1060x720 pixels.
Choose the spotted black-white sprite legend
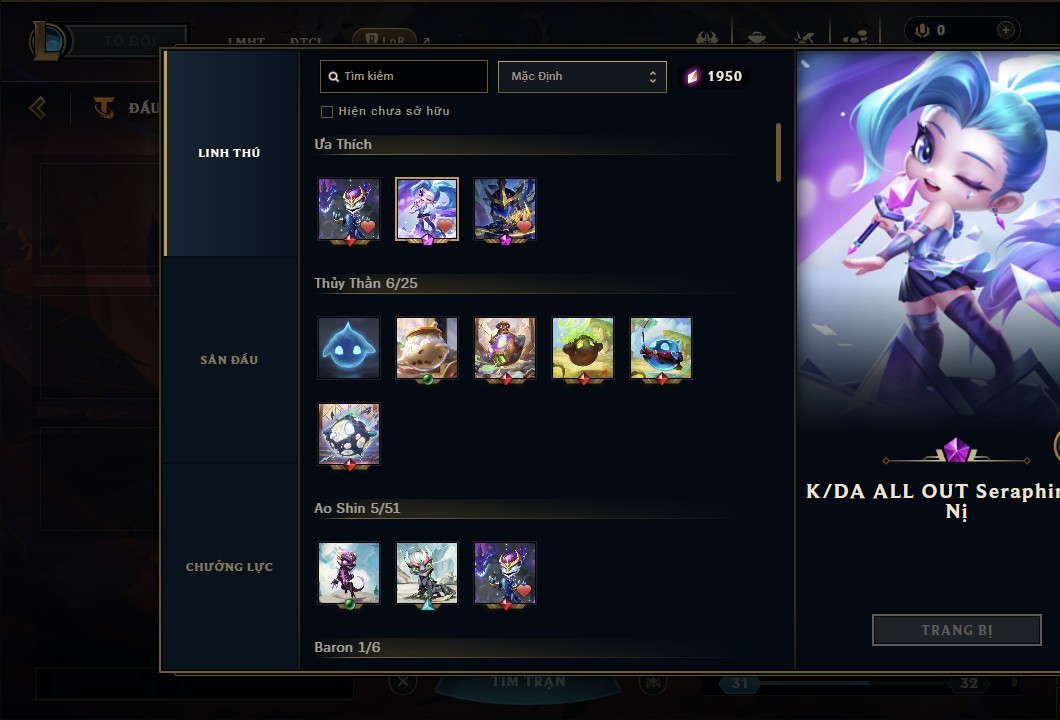pyautogui.click(x=349, y=434)
